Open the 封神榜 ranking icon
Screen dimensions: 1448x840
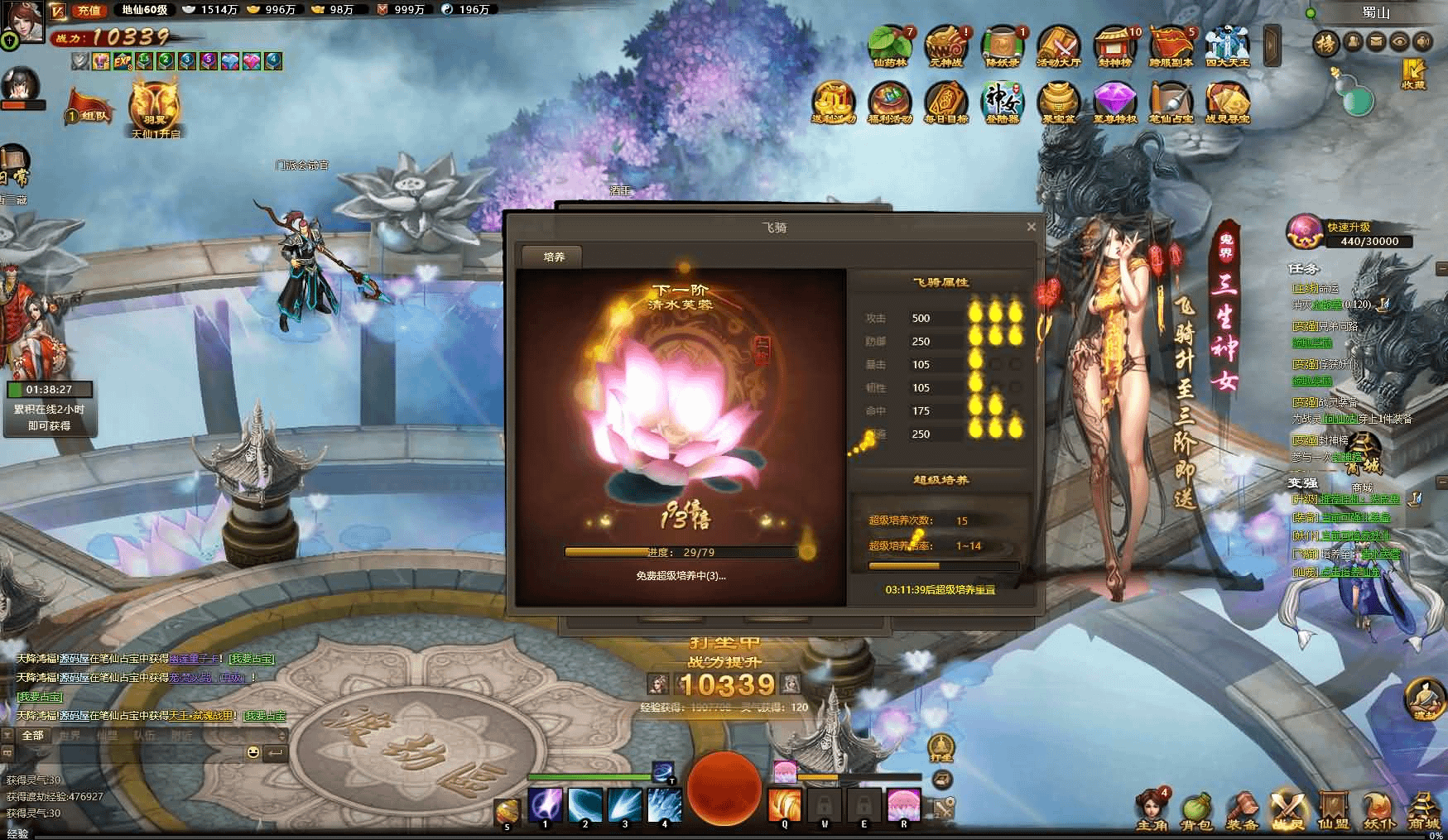click(x=1114, y=45)
